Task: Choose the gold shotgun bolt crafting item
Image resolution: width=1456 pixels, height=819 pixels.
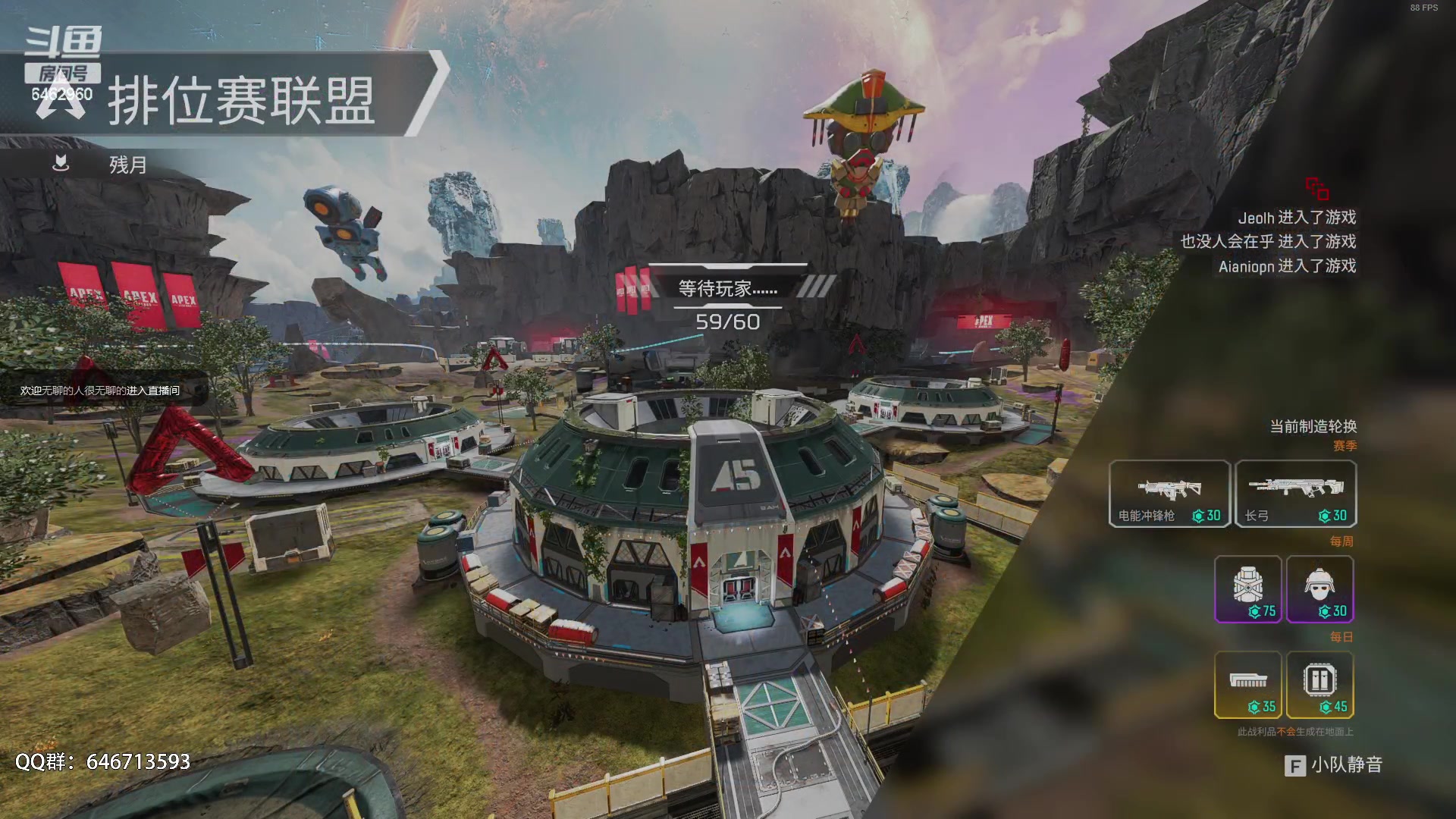Action: 1247,685
